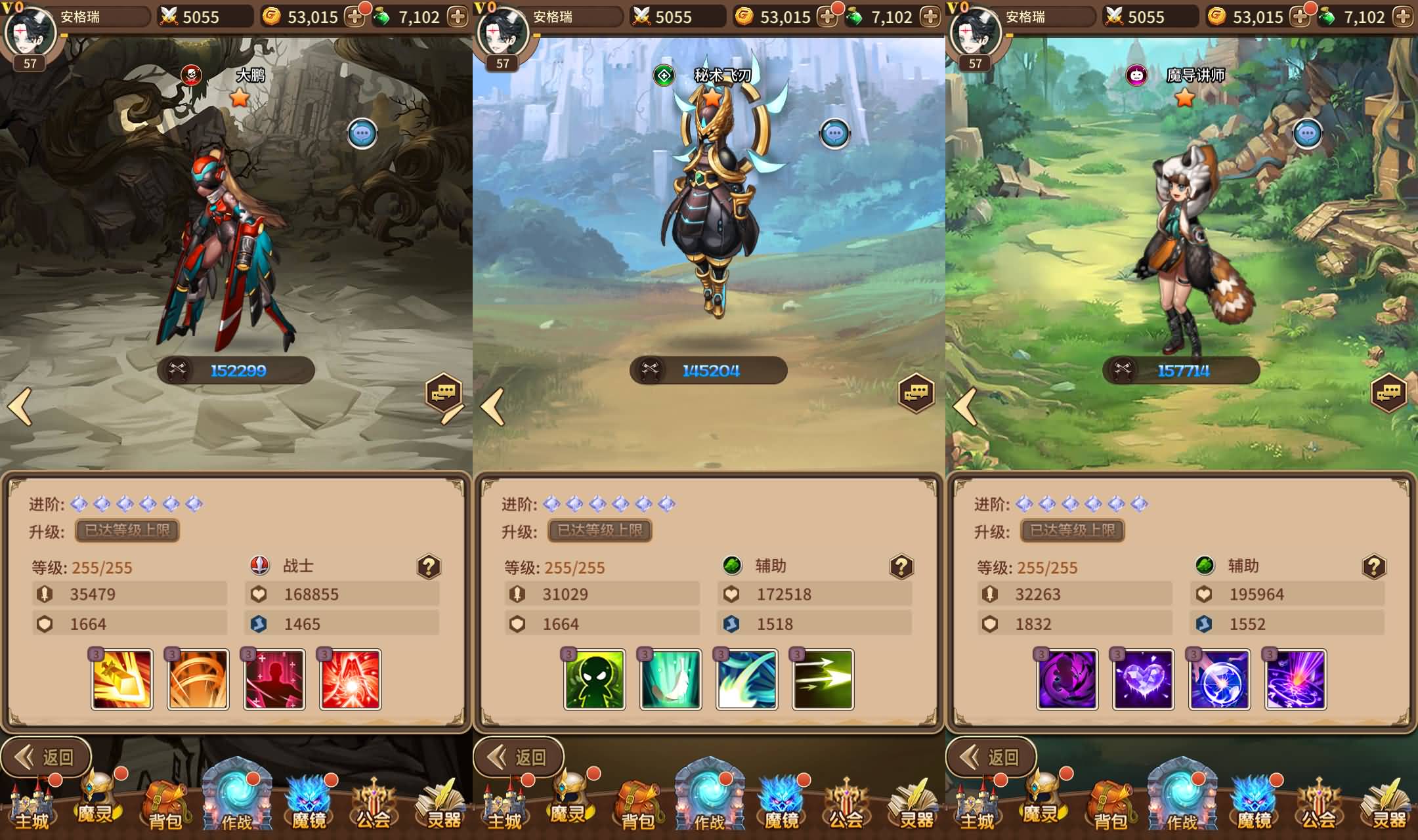Click 已达等级上限 button in 魔导讲师's panel
The image size is (1418, 840).
pos(1072,530)
